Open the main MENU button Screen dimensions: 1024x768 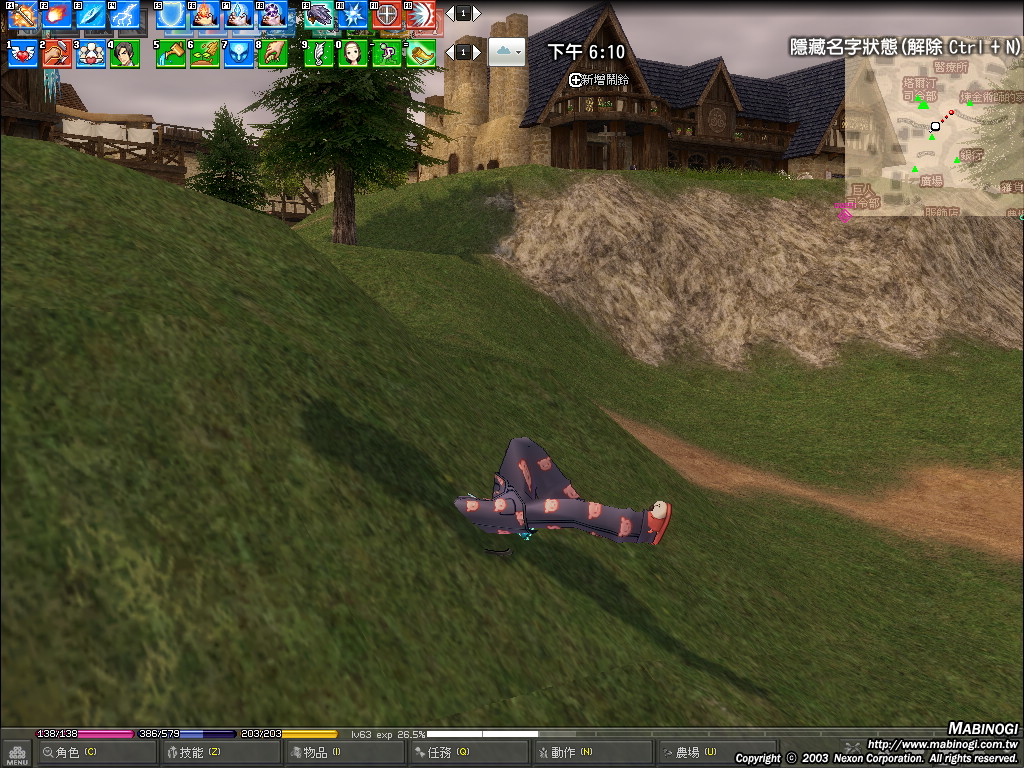[17, 754]
